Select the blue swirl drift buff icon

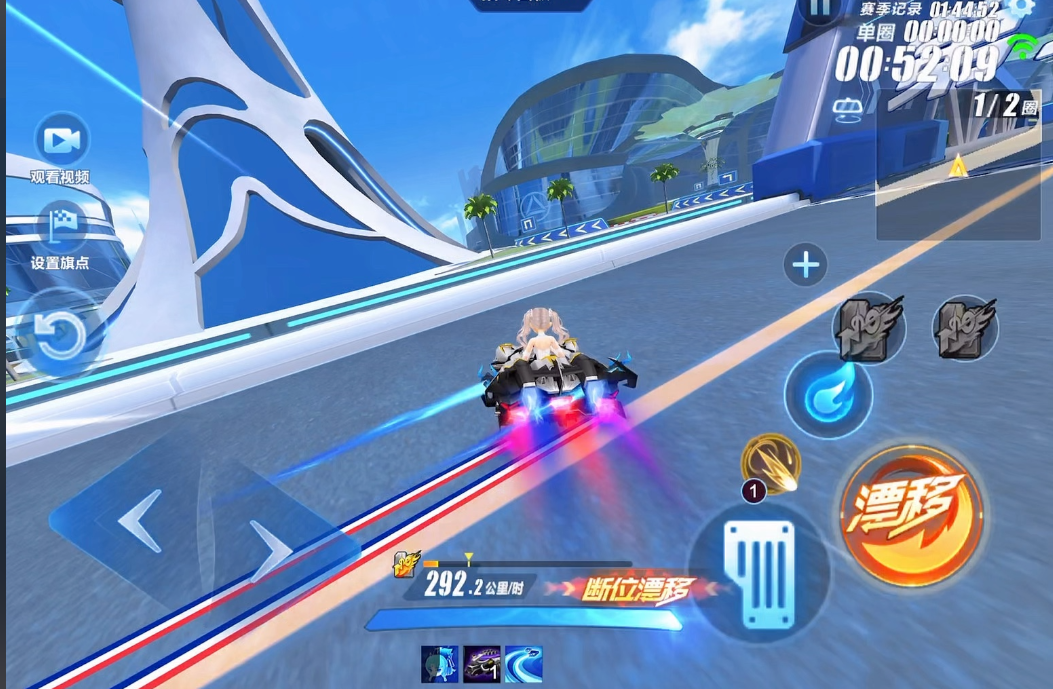click(524, 665)
